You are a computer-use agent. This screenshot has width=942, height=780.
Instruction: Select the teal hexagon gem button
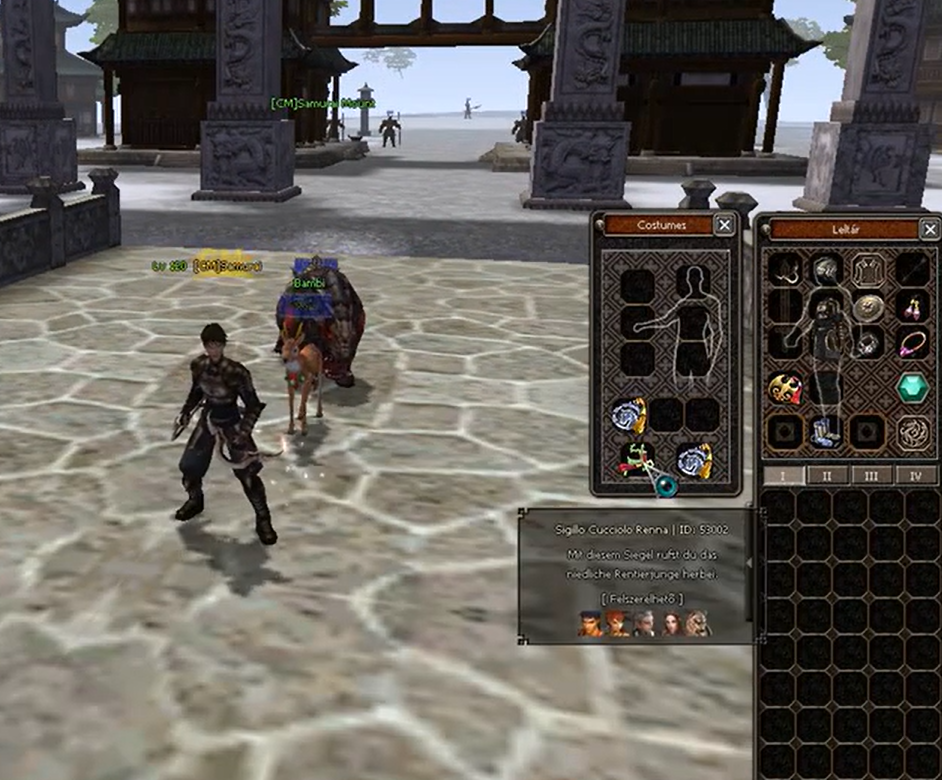click(911, 388)
